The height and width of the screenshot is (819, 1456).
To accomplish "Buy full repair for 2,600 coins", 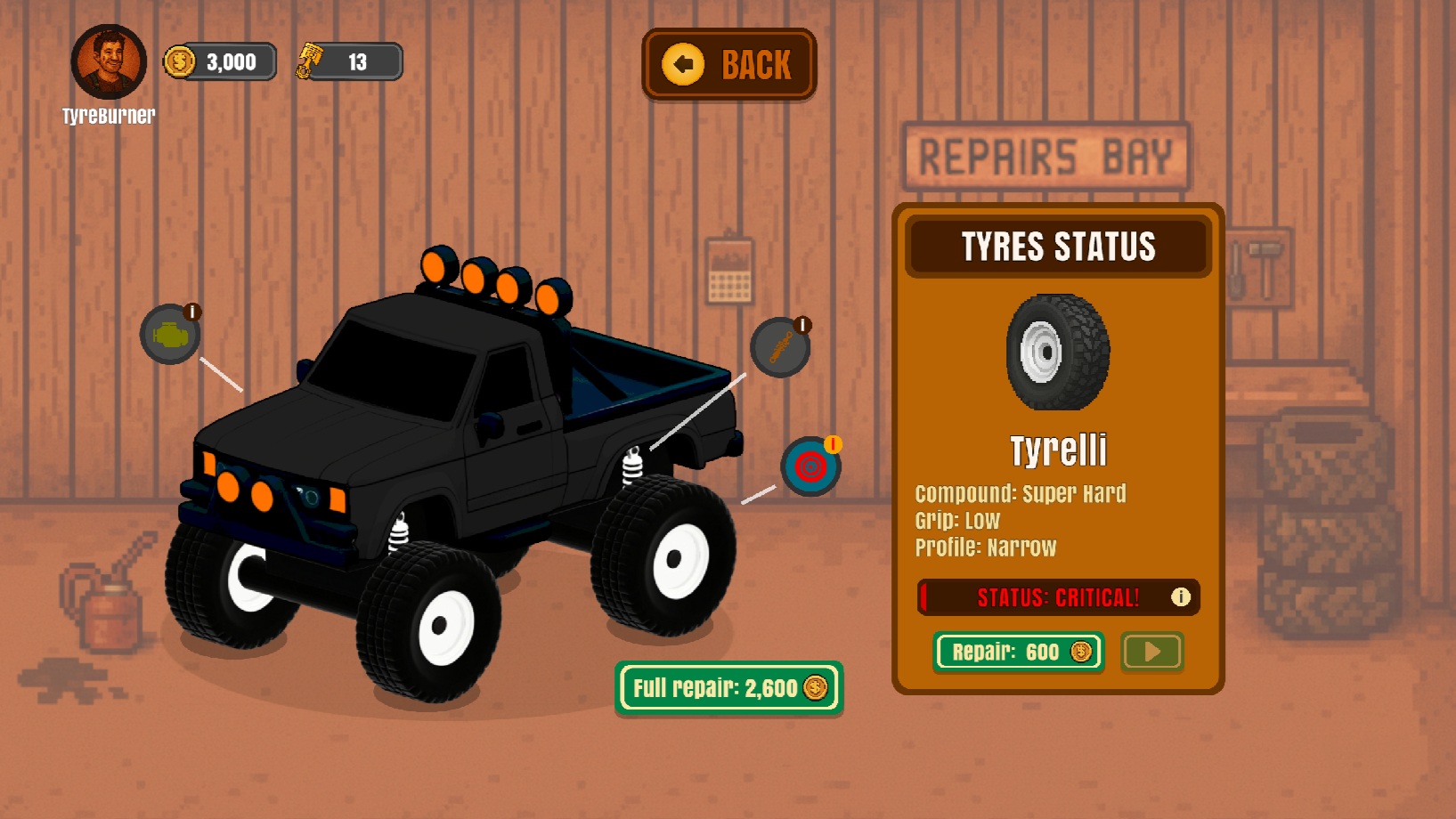I will (728, 688).
